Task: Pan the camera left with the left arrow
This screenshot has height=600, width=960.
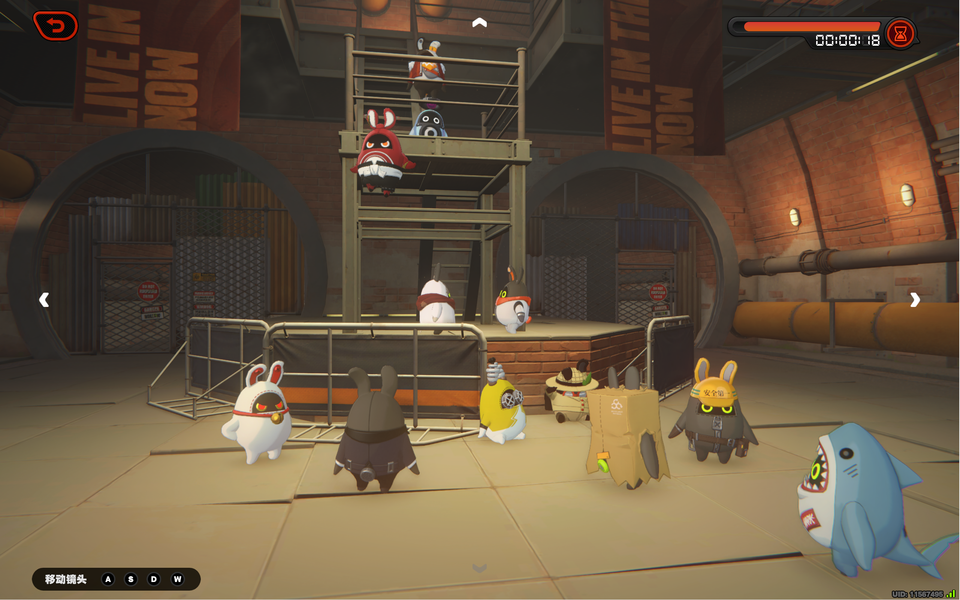Action: pyautogui.click(x=44, y=299)
